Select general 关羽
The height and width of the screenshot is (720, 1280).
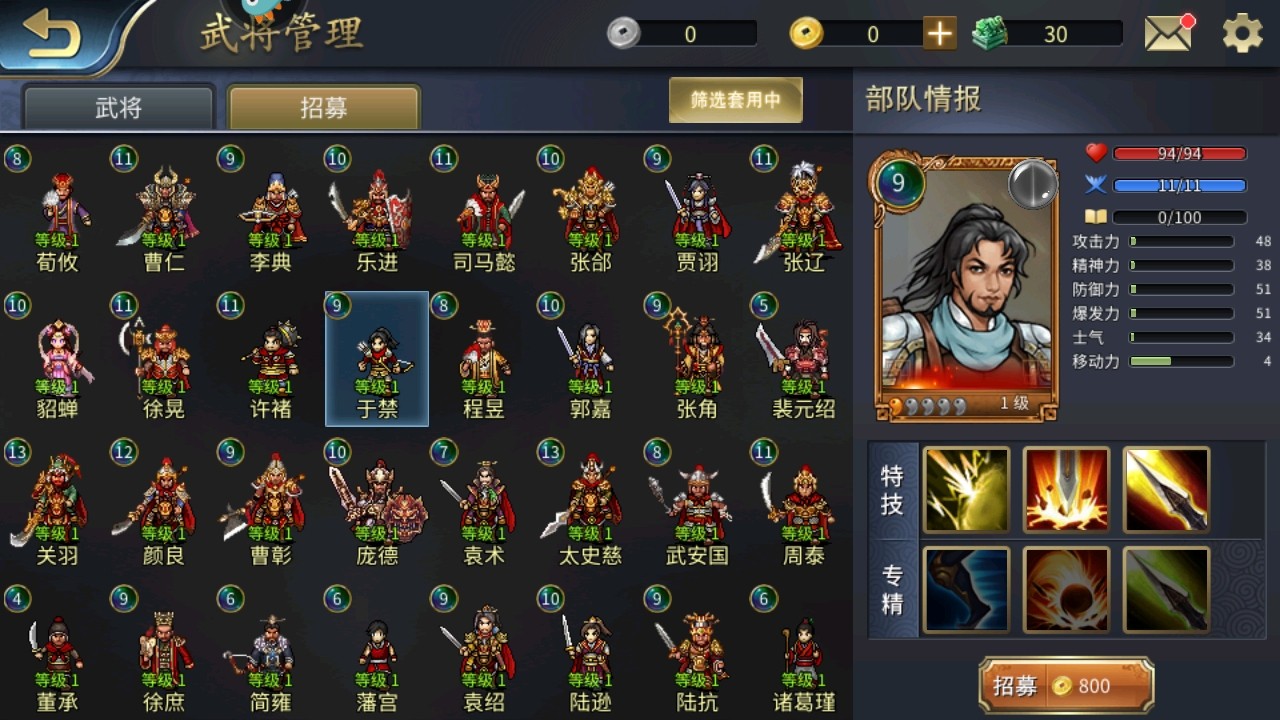(x=57, y=507)
